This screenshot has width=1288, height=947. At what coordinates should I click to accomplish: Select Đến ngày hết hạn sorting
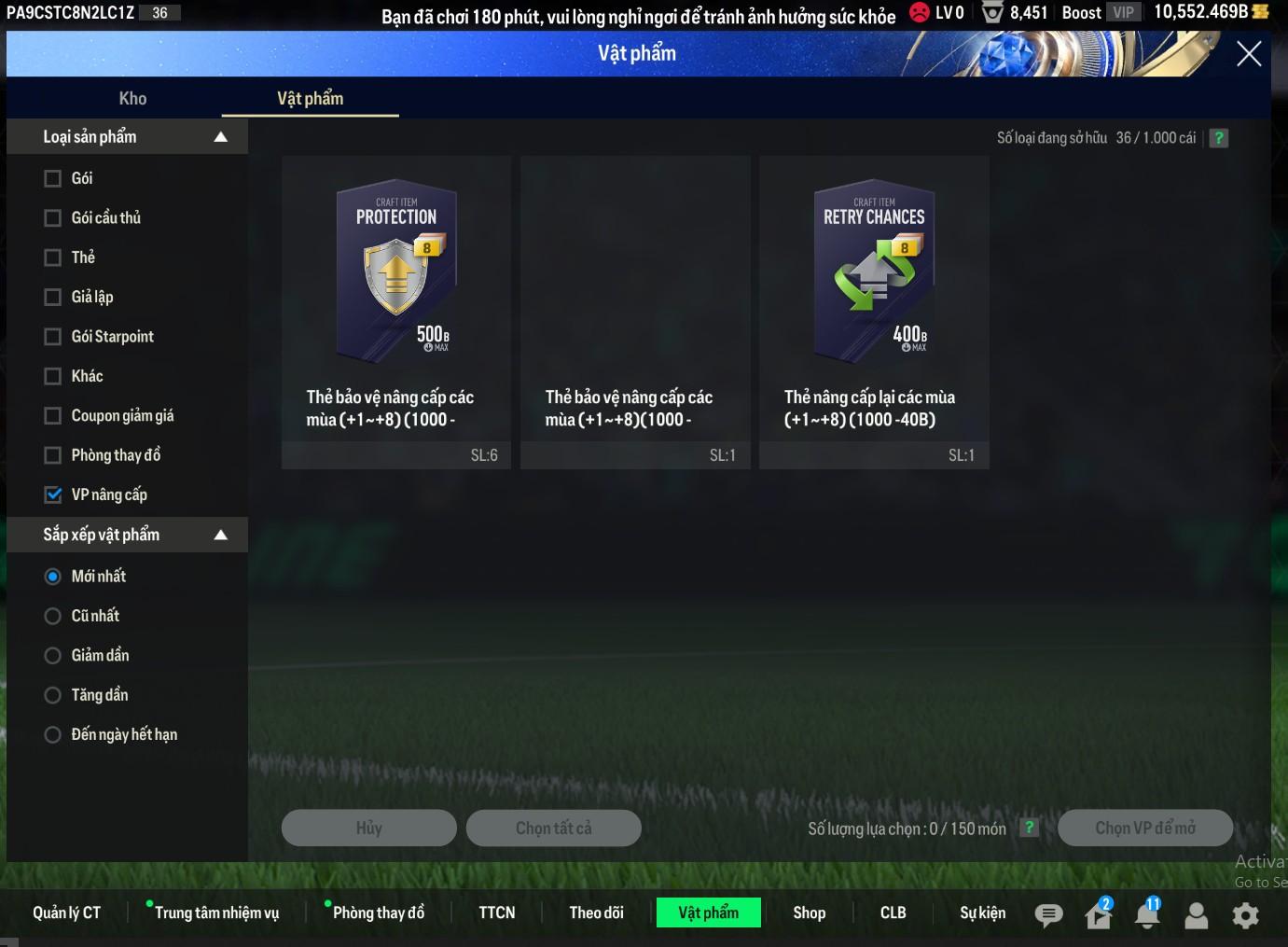[x=53, y=735]
